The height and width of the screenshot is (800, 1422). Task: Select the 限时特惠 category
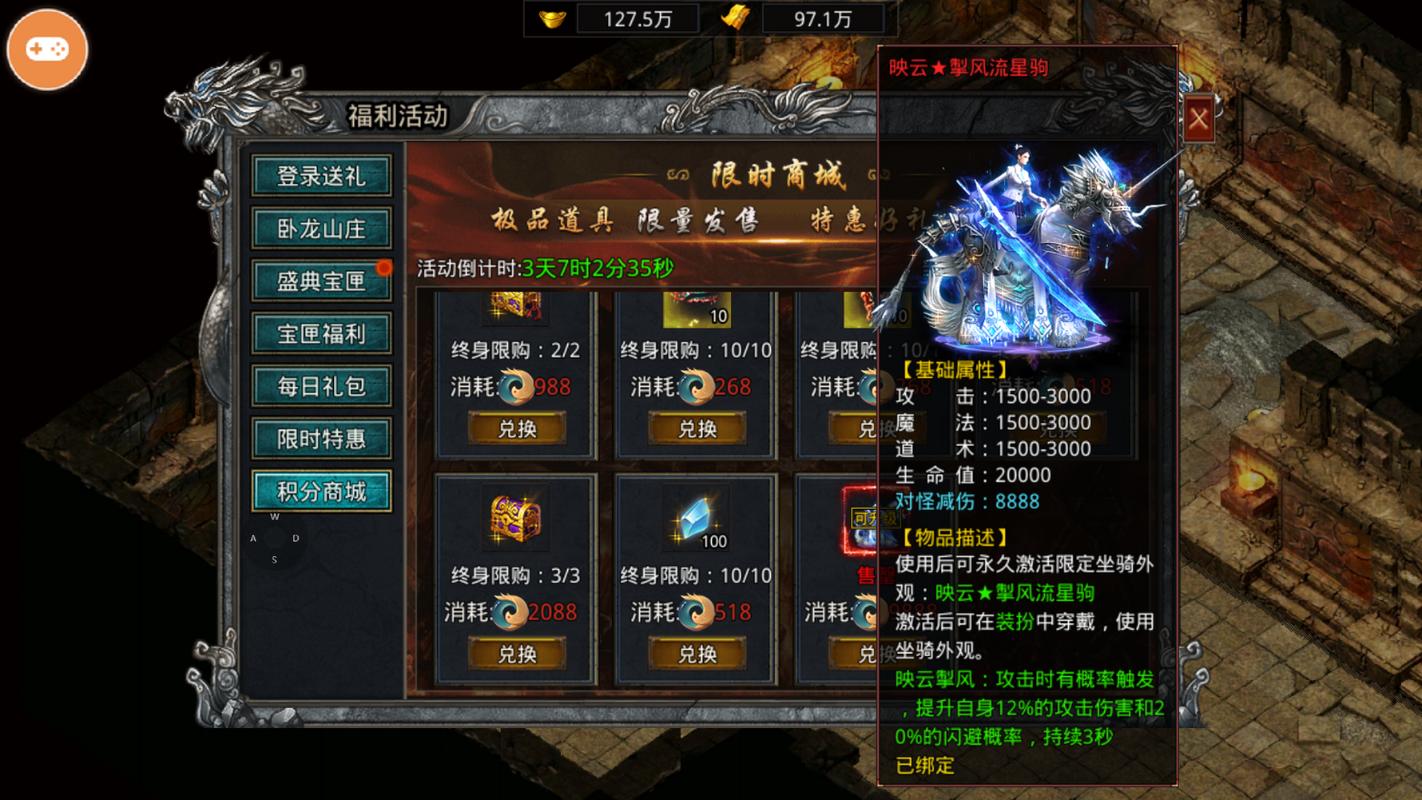coord(321,438)
